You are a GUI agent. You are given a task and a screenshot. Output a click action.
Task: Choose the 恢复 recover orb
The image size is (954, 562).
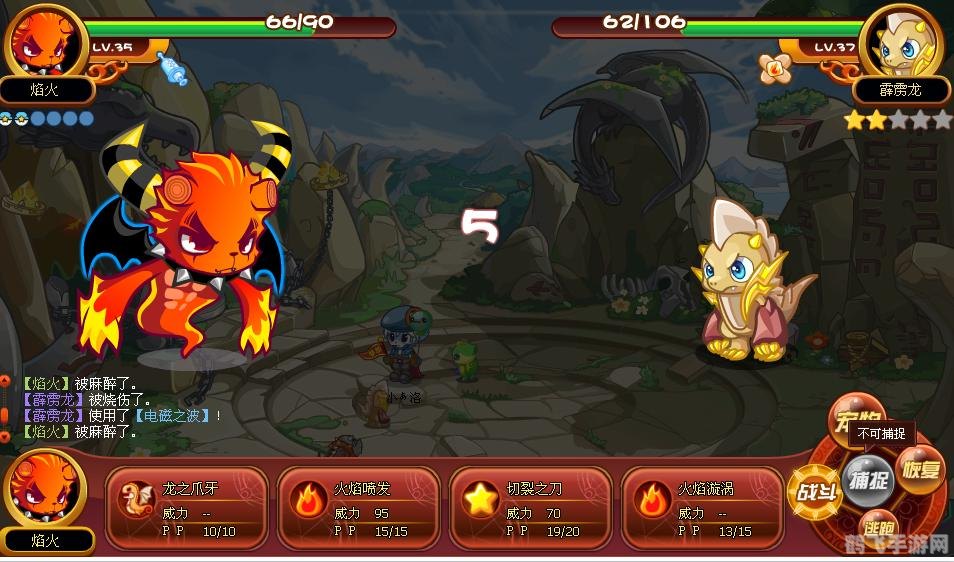(x=919, y=470)
